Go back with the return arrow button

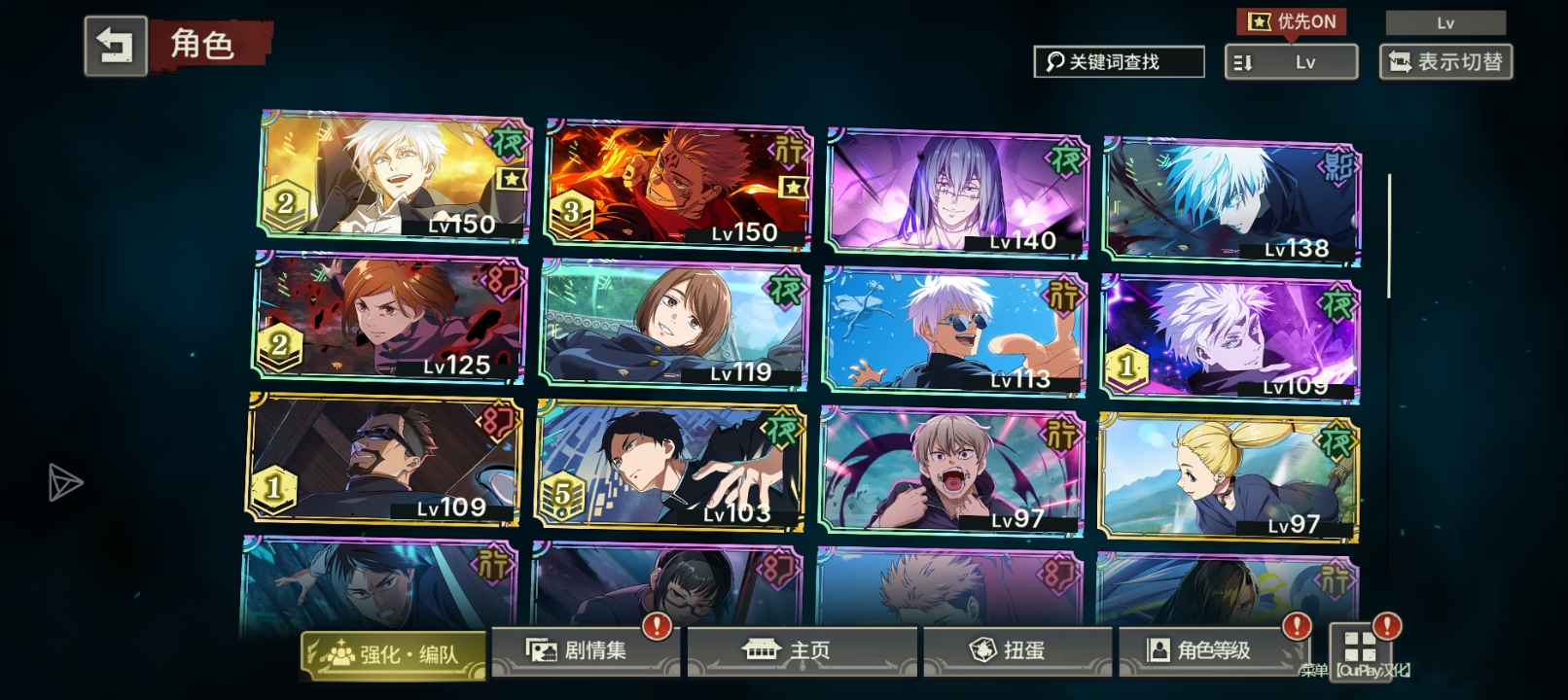click(x=116, y=46)
